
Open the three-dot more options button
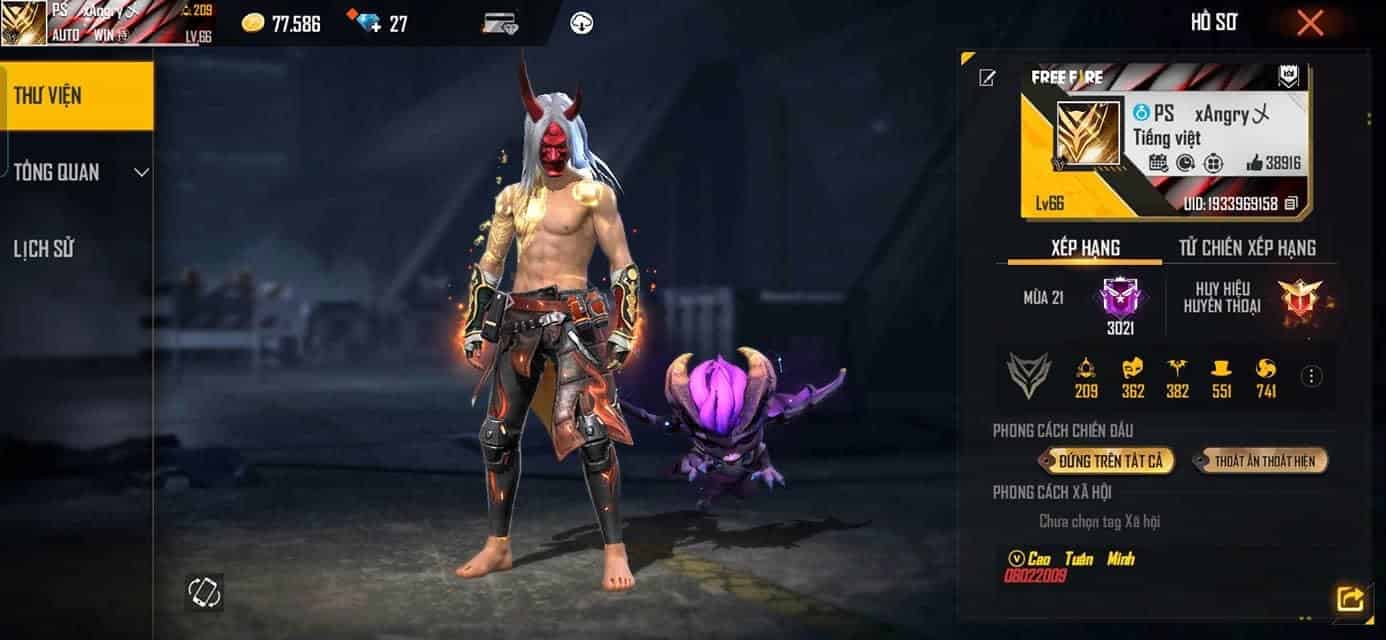click(1312, 376)
